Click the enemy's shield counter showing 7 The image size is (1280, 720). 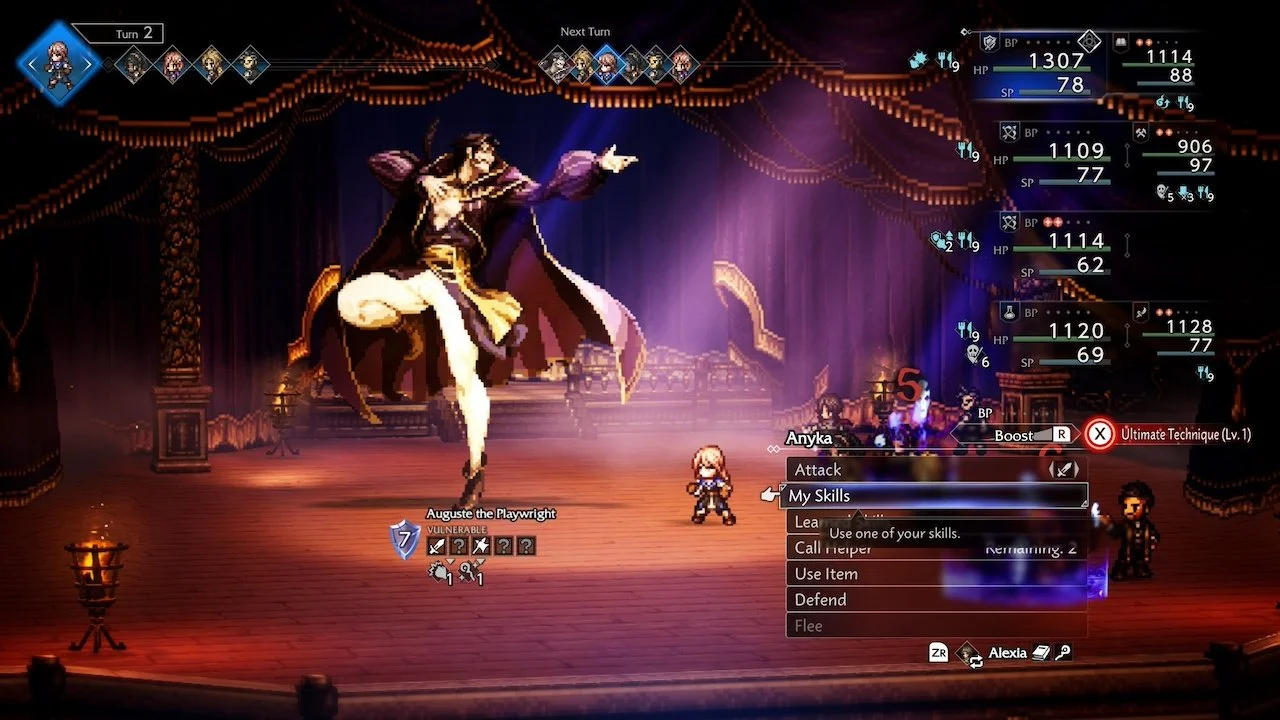(x=405, y=541)
